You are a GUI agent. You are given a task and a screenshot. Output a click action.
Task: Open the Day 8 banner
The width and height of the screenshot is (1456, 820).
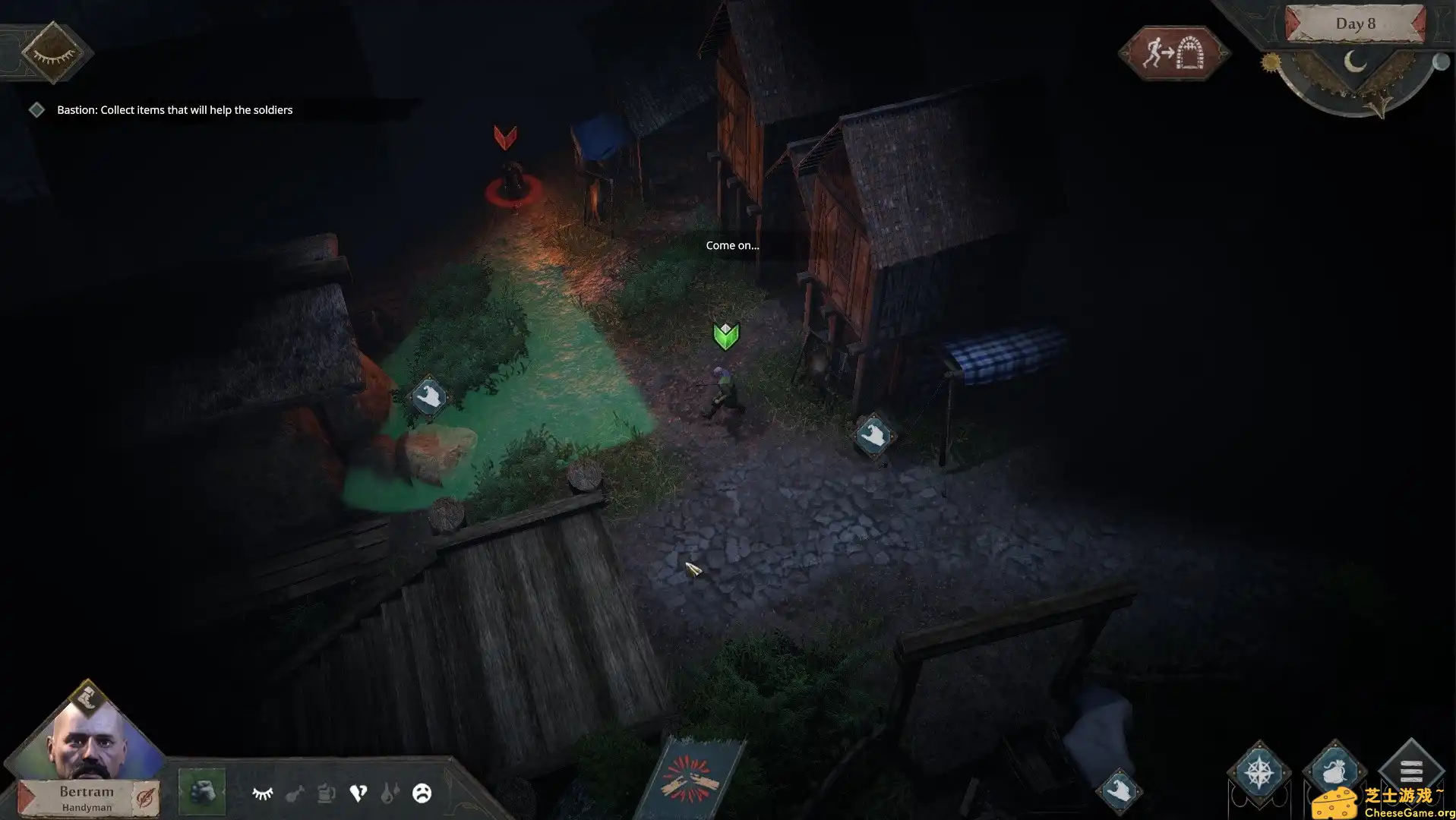(x=1355, y=24)
